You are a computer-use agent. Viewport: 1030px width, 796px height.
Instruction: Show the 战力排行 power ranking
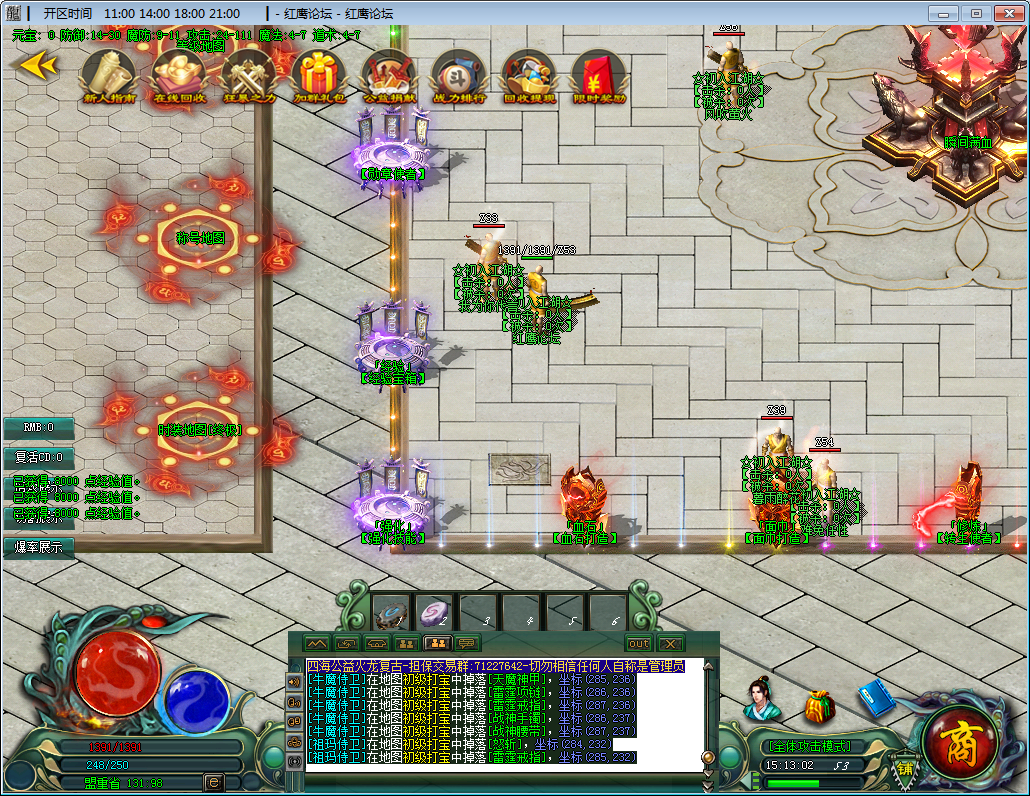click(458, 74)
